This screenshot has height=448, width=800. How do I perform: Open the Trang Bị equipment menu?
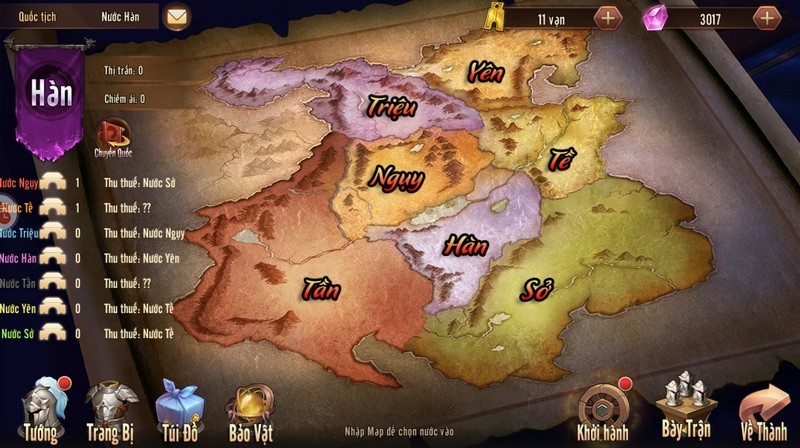[112, 410]
